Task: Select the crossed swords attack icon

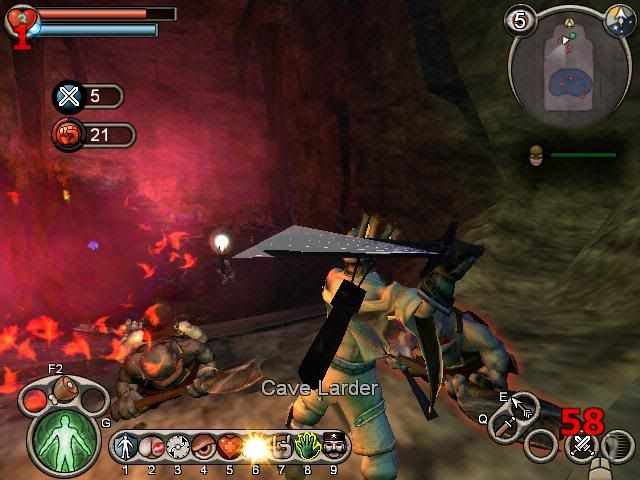Action: 580,445
